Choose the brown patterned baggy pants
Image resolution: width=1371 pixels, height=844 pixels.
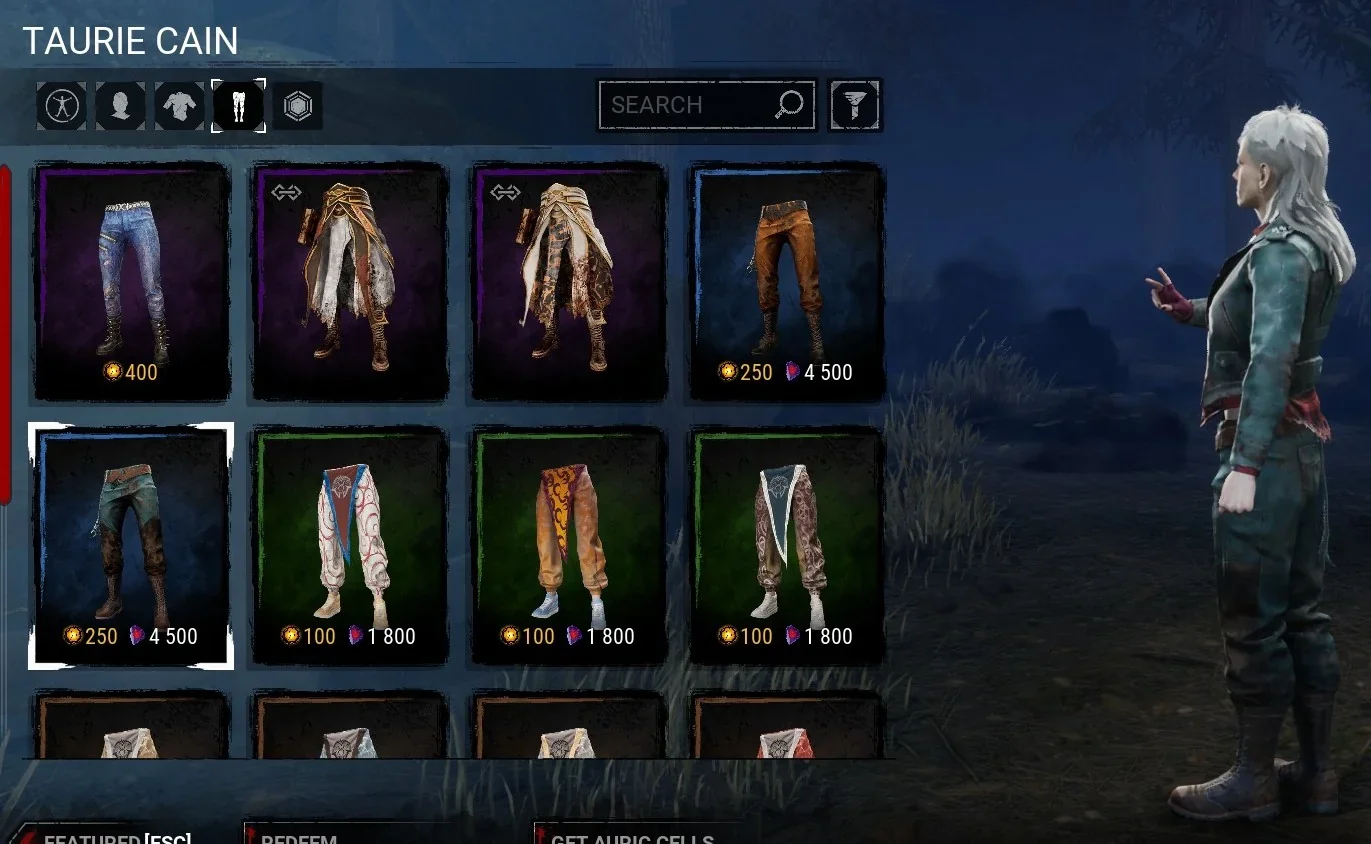(787, 546)
